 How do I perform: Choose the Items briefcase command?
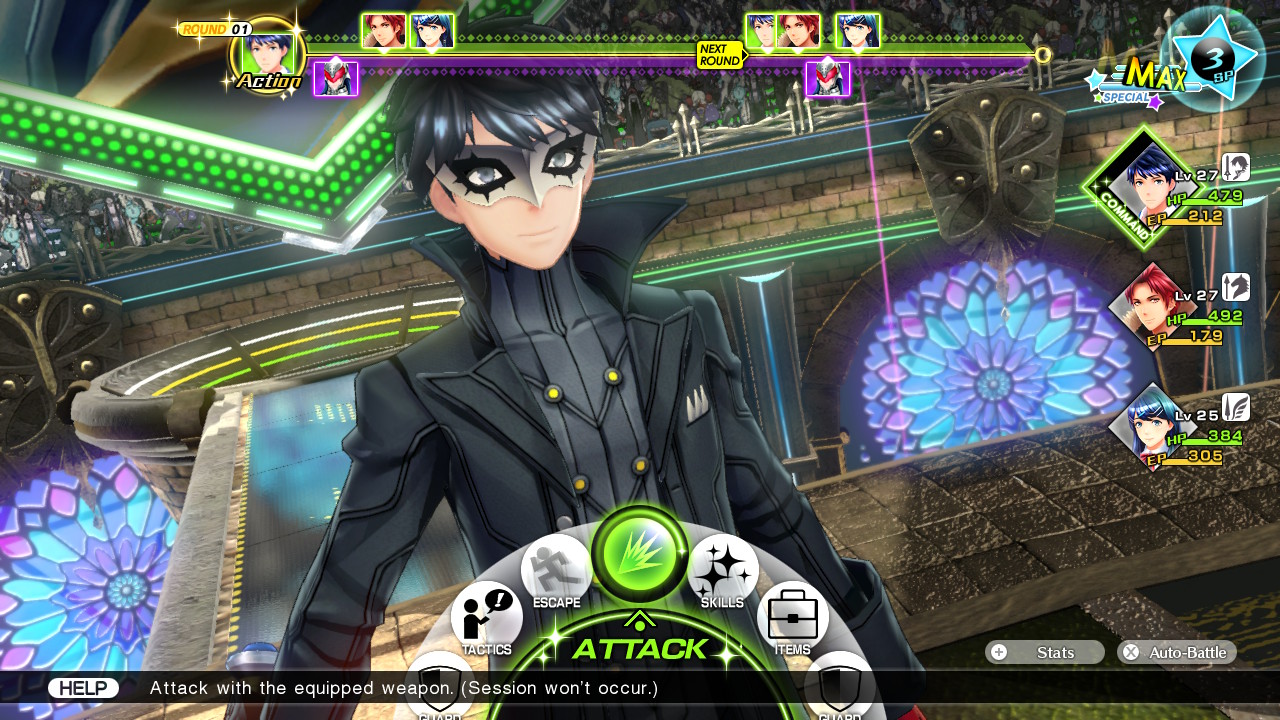pyautogui.click(x=792, y=615)
